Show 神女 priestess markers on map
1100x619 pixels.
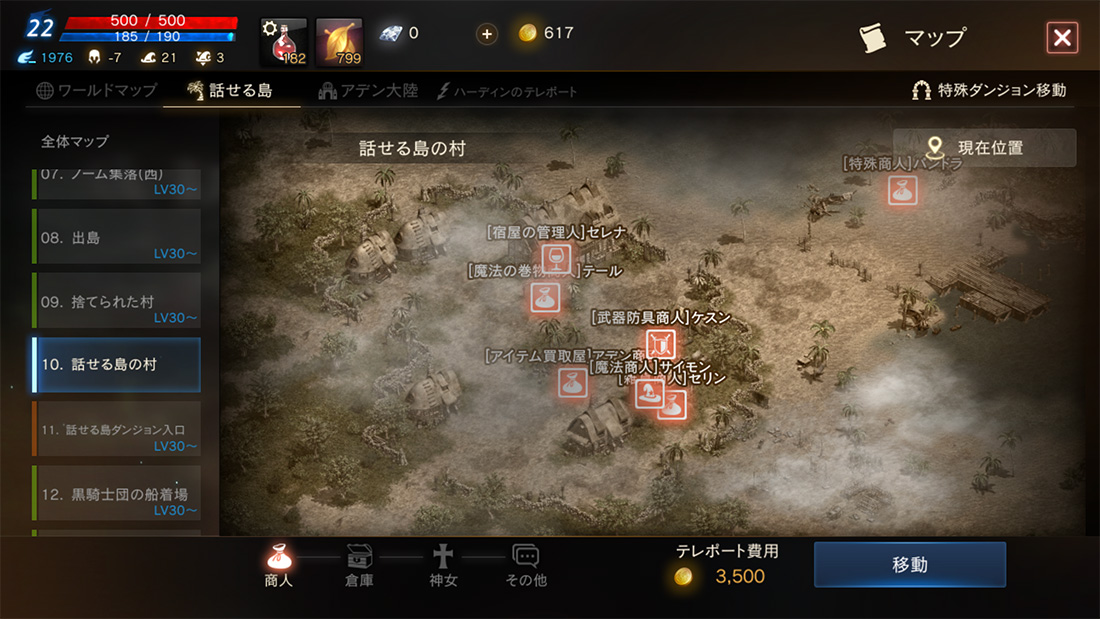tap(443, 566)
